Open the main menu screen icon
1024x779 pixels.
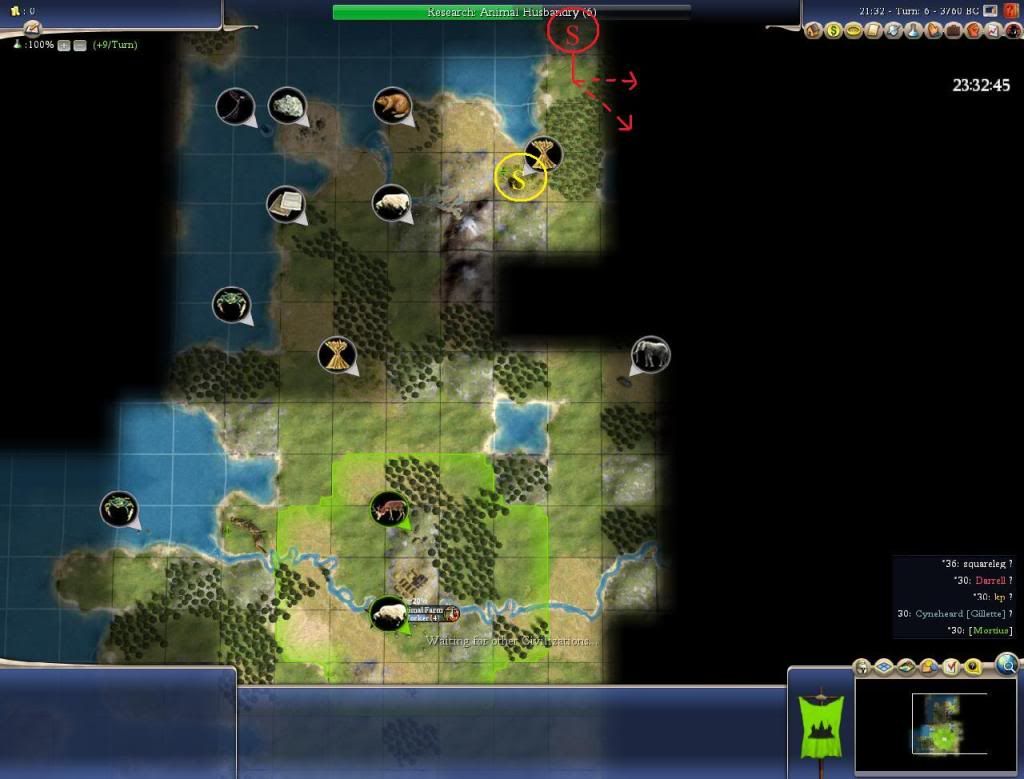(990, 11)
